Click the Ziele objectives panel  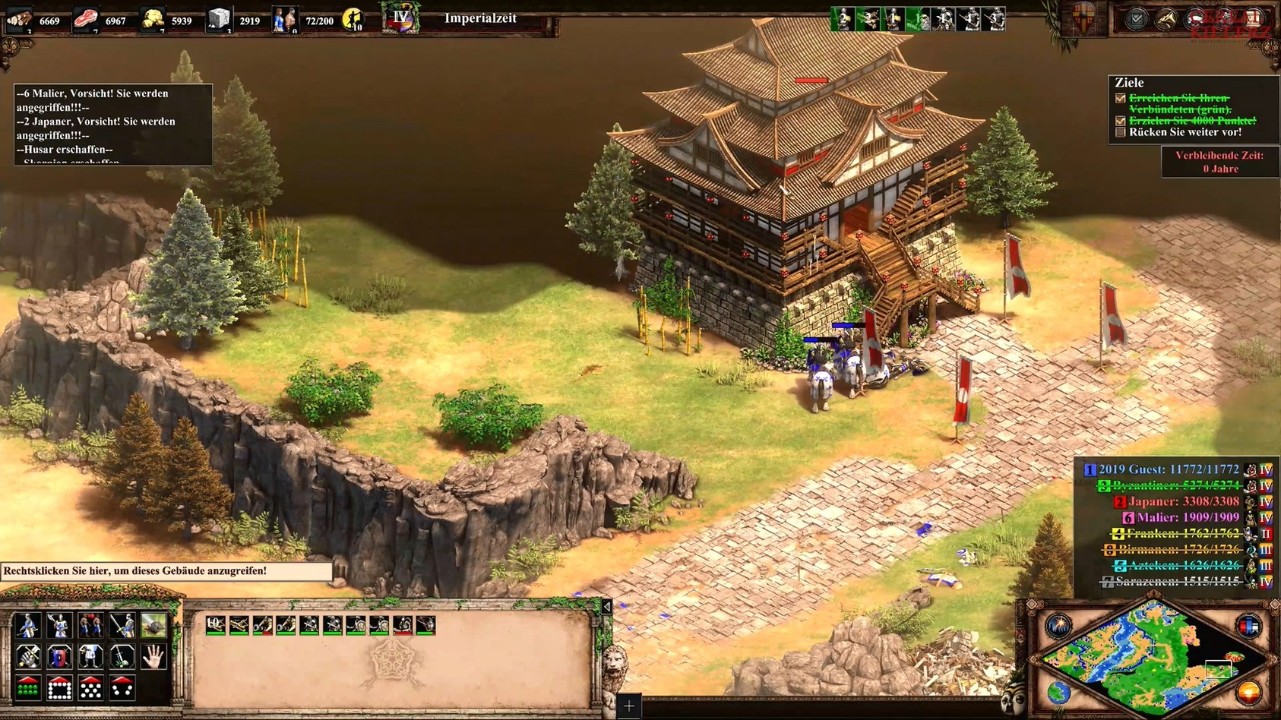point(1190,109)
